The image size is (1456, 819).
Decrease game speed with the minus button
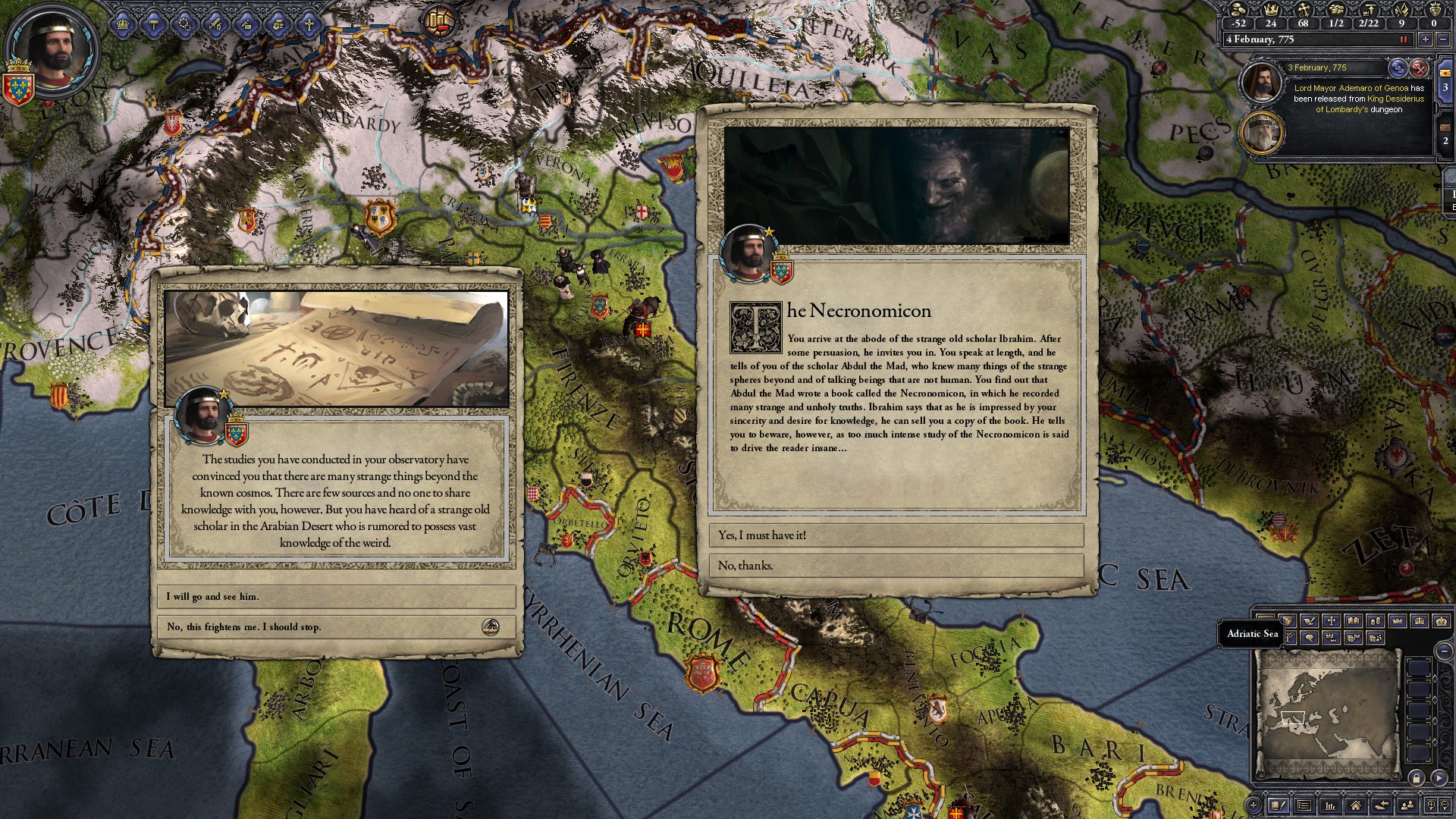pyautogui.click(x=1442, y=39)
